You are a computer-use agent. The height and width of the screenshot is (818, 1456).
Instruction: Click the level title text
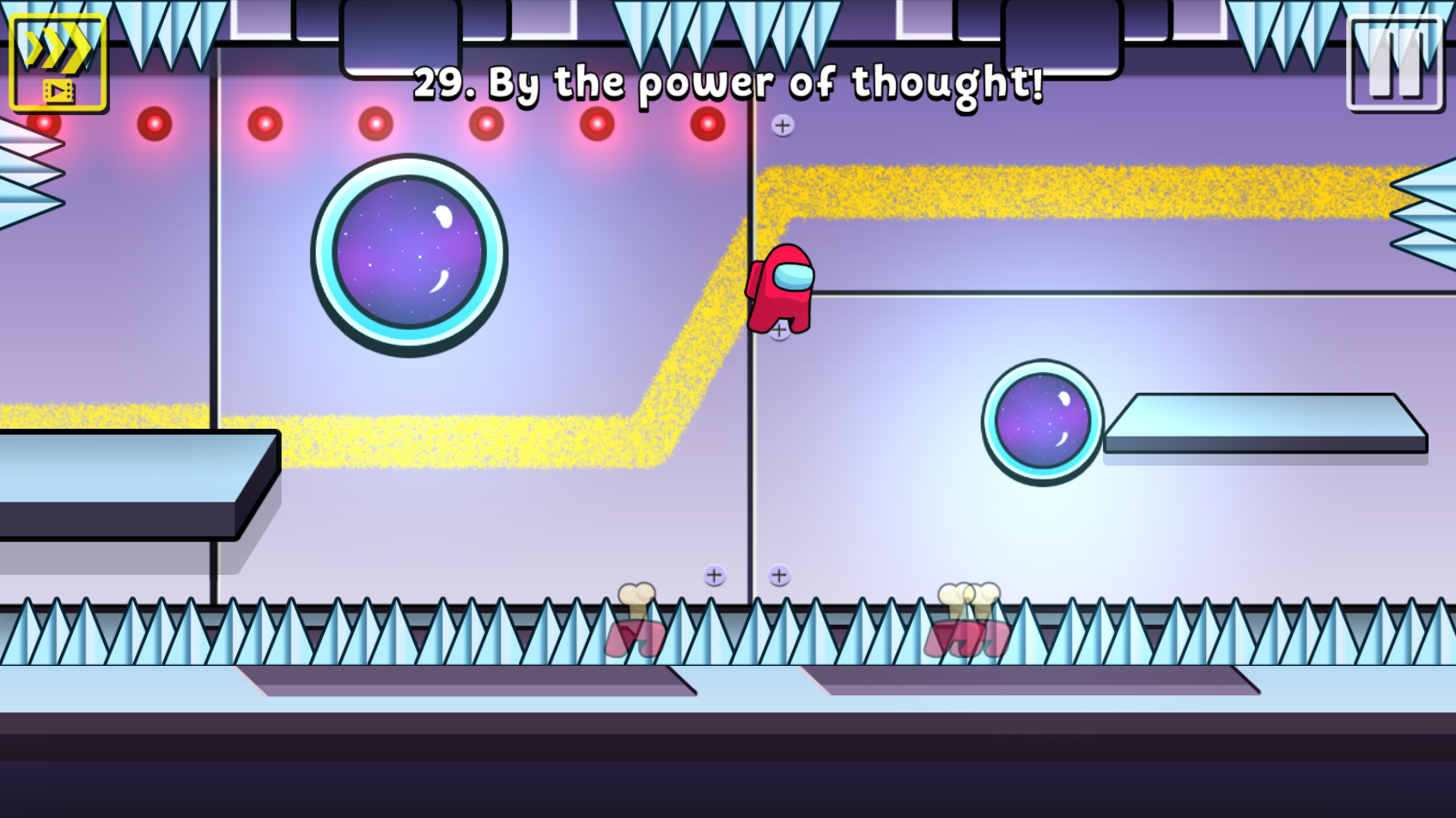[x=728, y=83]
